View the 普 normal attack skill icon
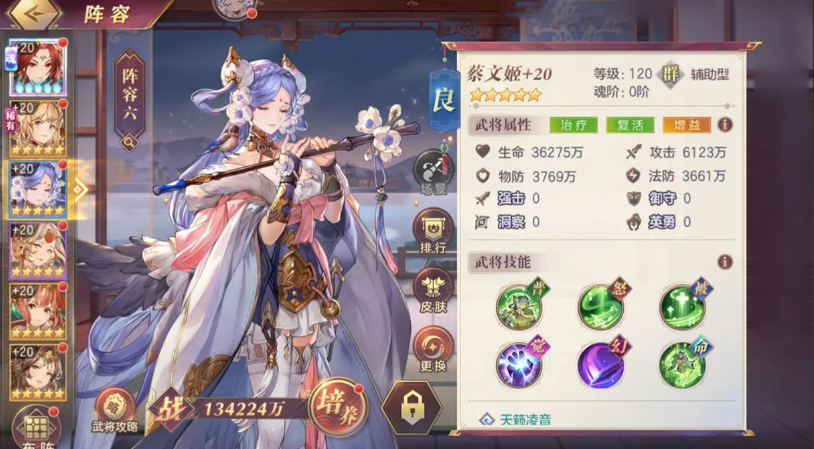814x449 pixels. (520, 309)
